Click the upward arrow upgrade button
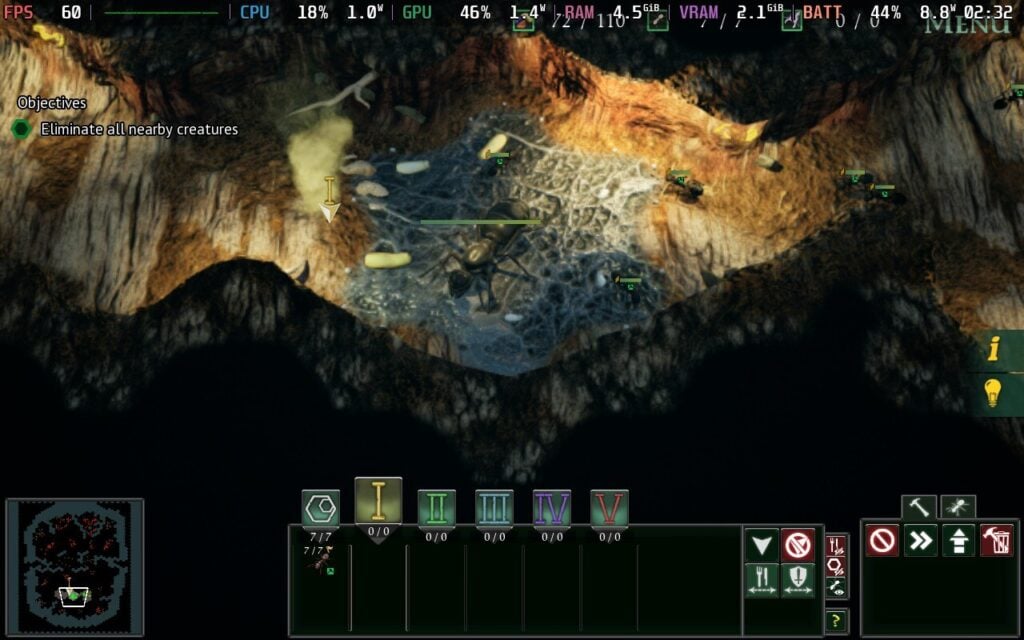1024x640 pixels. (x=958, y=541)
